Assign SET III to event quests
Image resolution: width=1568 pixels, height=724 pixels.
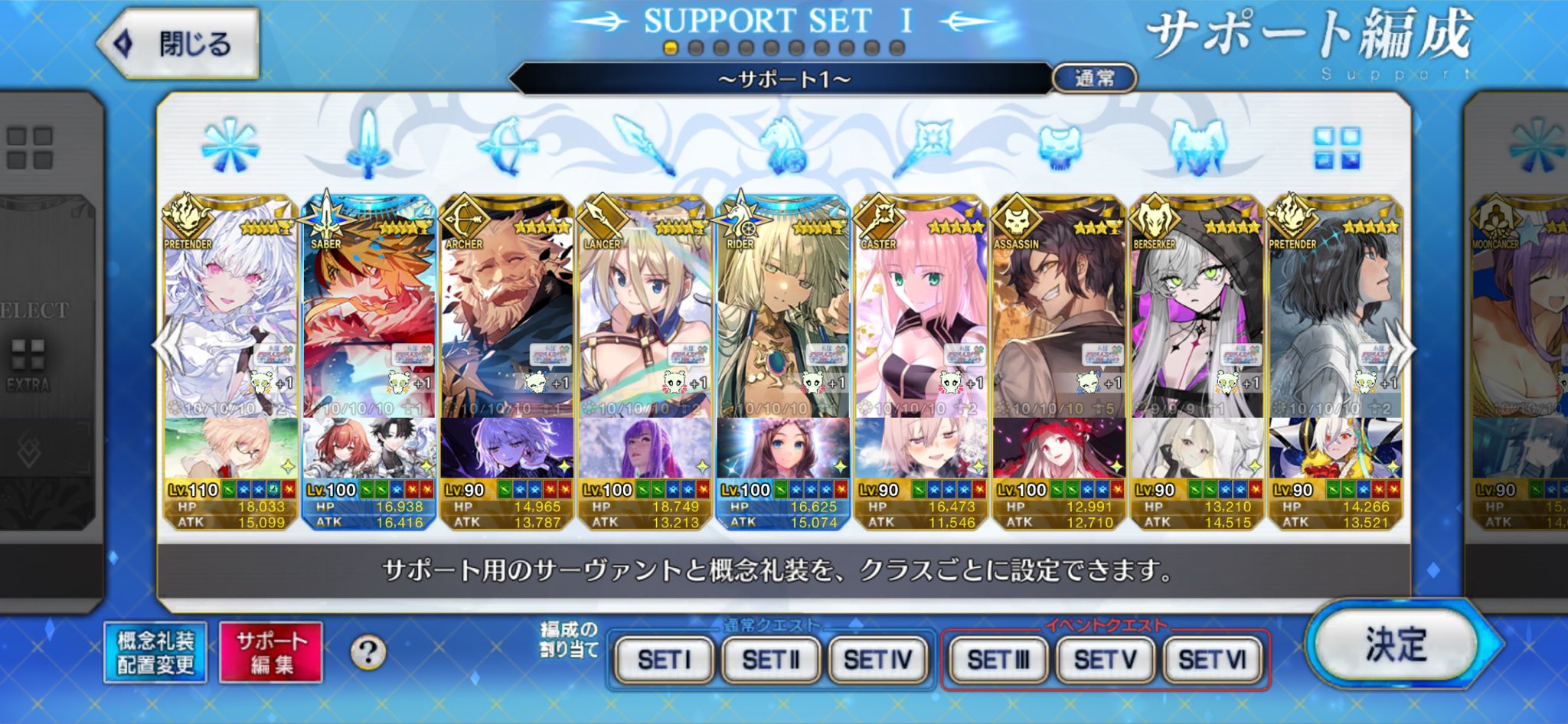click(998, 659)
